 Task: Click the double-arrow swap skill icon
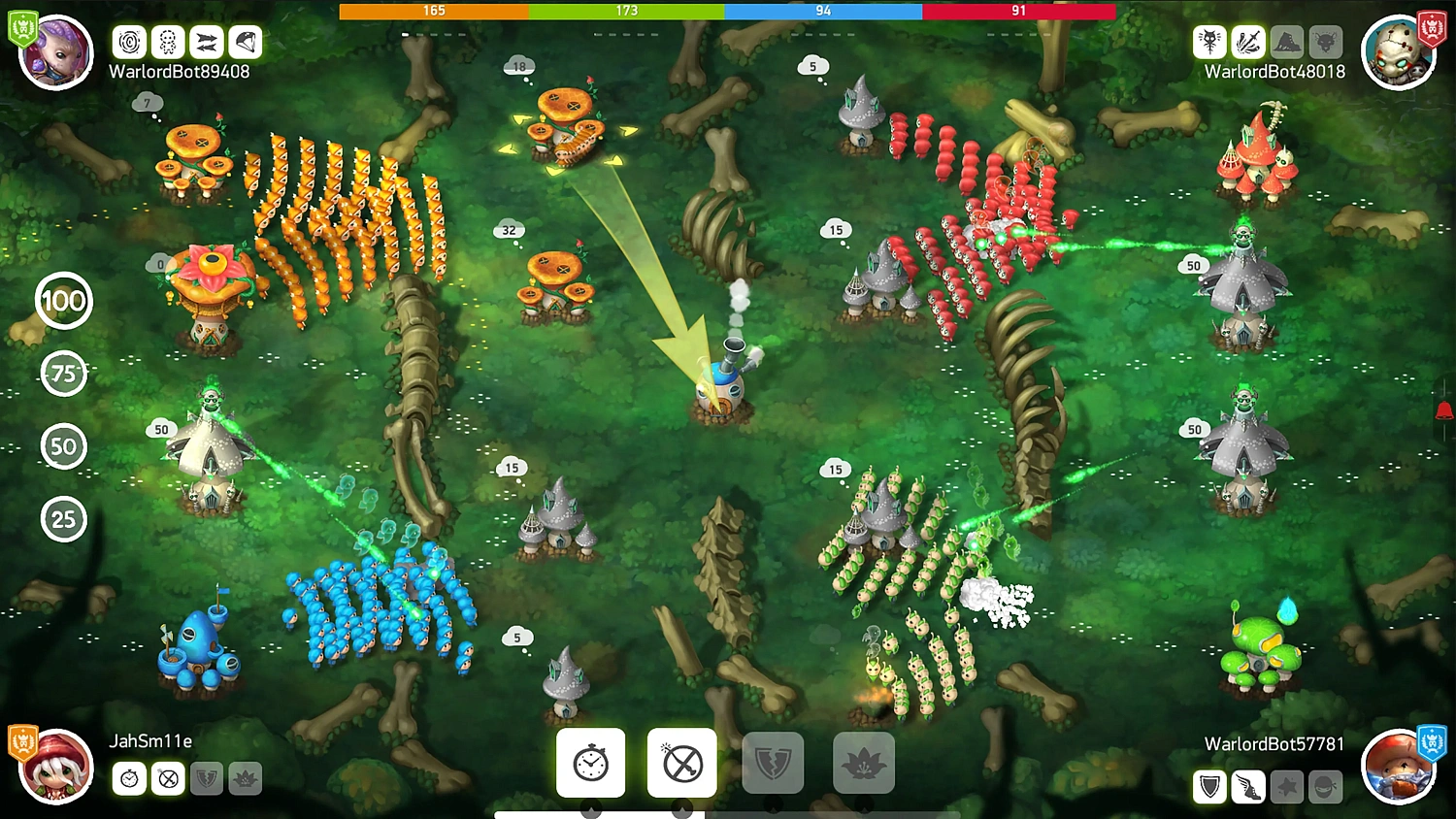pyautogui.click(x=206, y=42)
